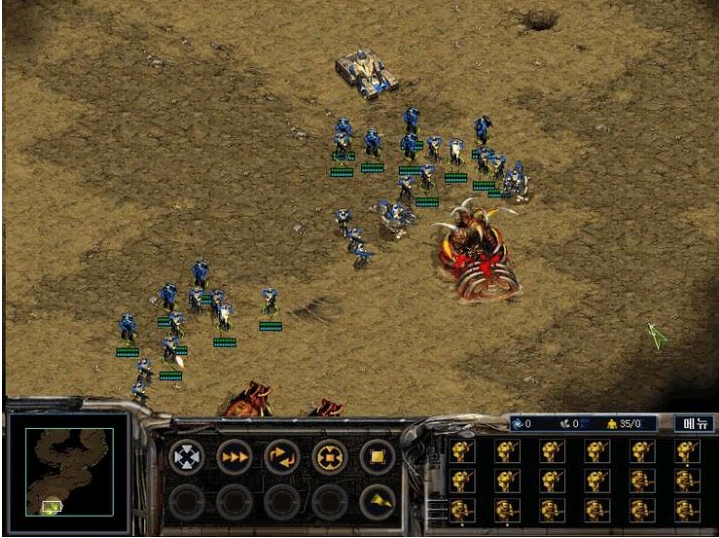Activate the triple-arrow command button
The height and width of the screenshot is (538, 719).
click(x=234, y=457)
